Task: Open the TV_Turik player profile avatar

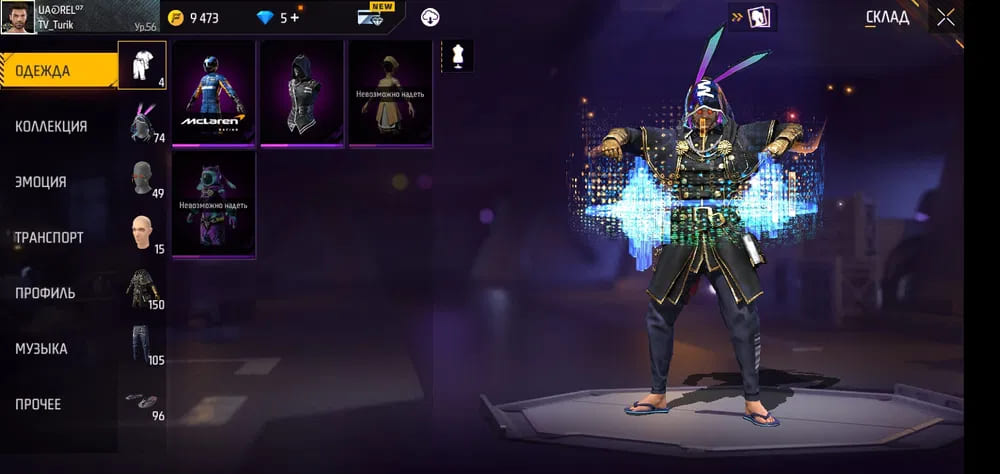Action: click(x=19, y=17)
